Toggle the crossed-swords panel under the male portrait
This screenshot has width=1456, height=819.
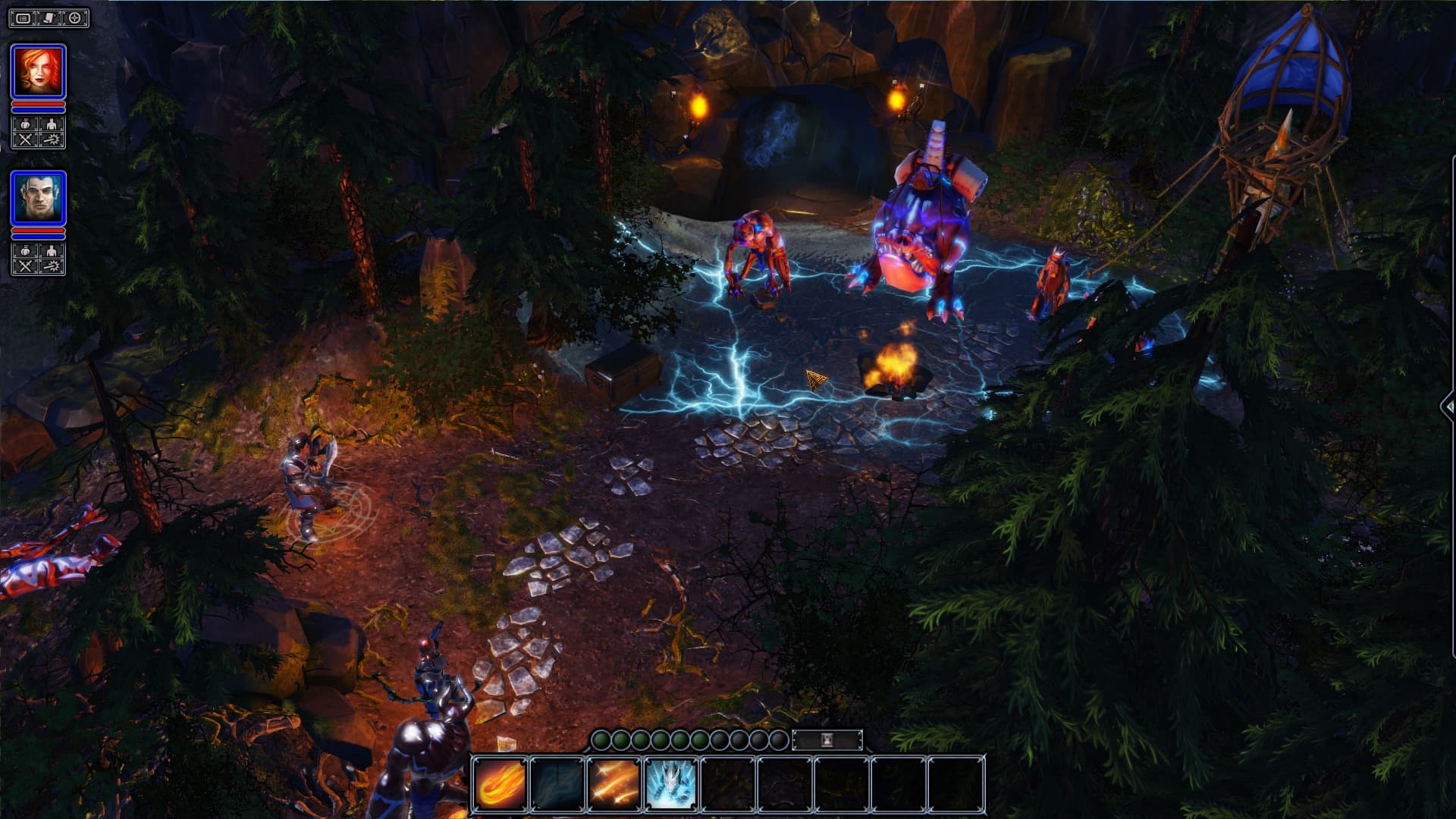[26, 265]
